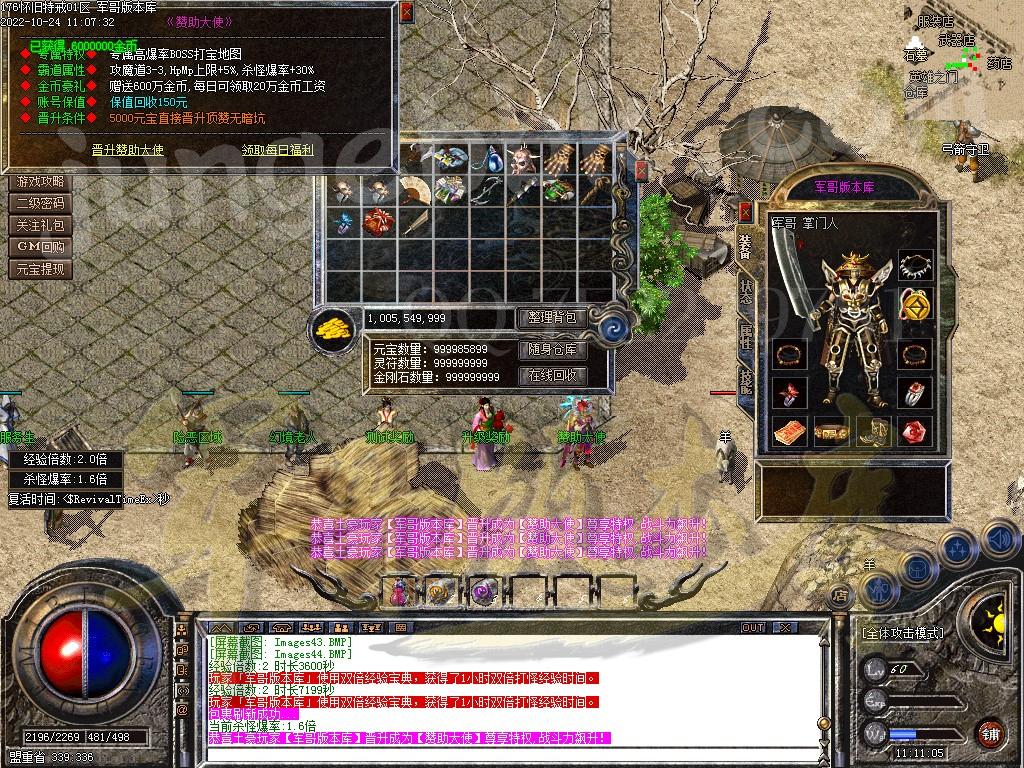
Task: Choose the 晋升赞助大使 promotion link
Action: (x=127, y=150)
